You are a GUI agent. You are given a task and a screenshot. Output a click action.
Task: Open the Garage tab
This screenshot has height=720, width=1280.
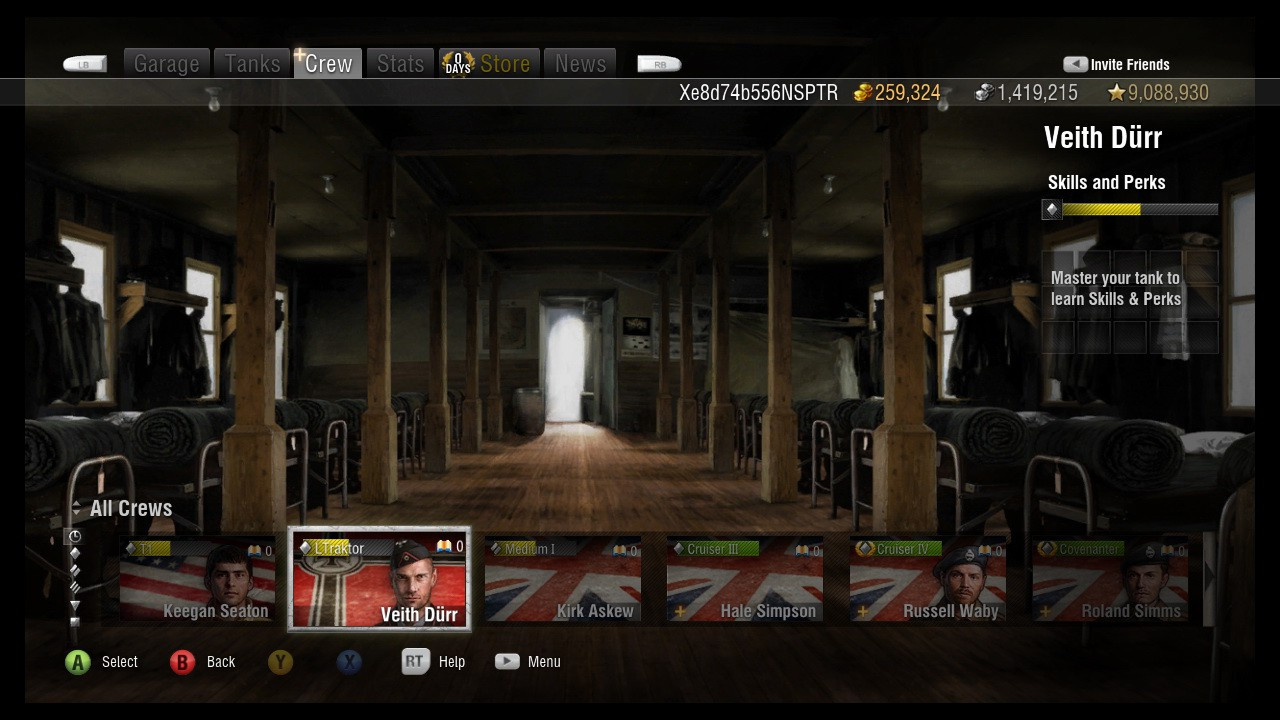(x=166, y=64)
